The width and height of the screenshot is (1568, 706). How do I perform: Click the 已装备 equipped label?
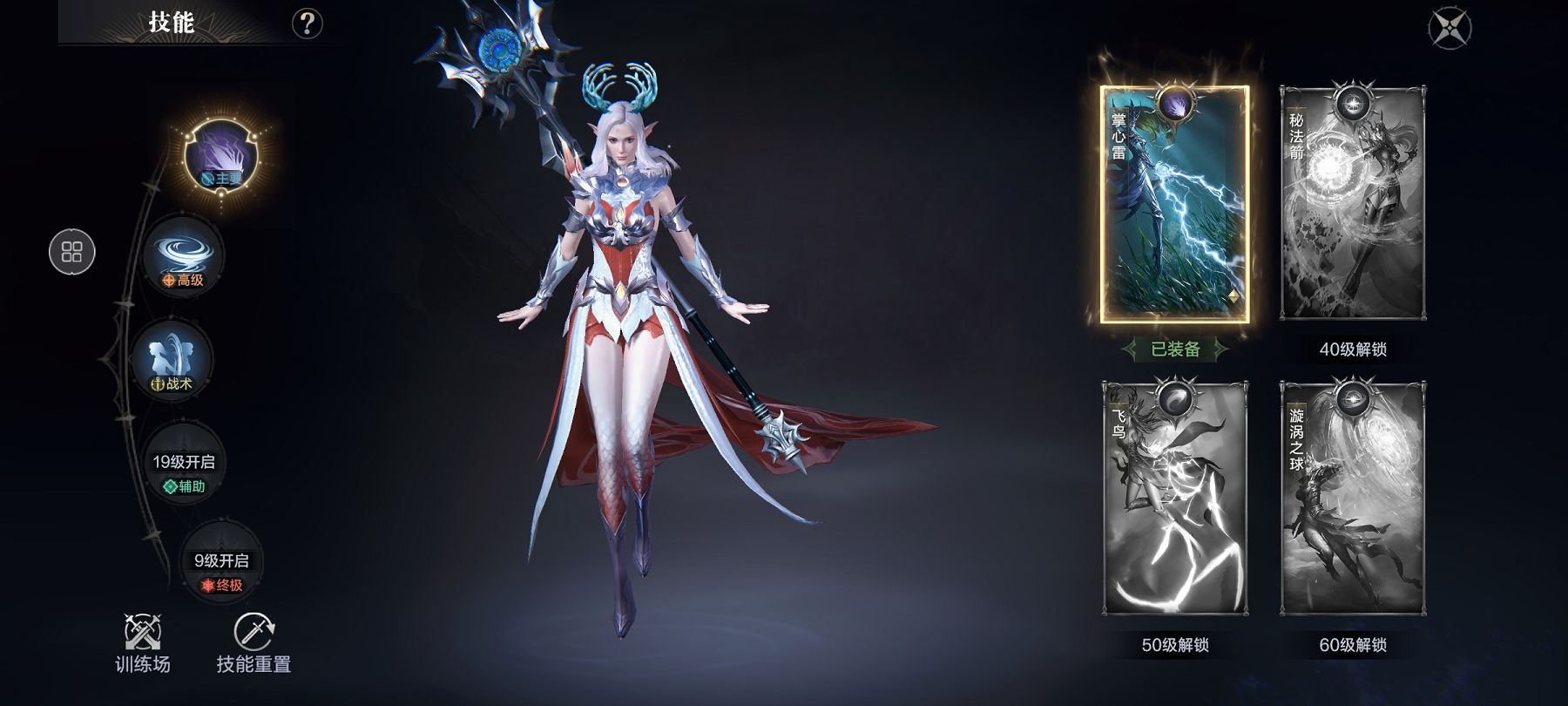[x=1175, y=350]
